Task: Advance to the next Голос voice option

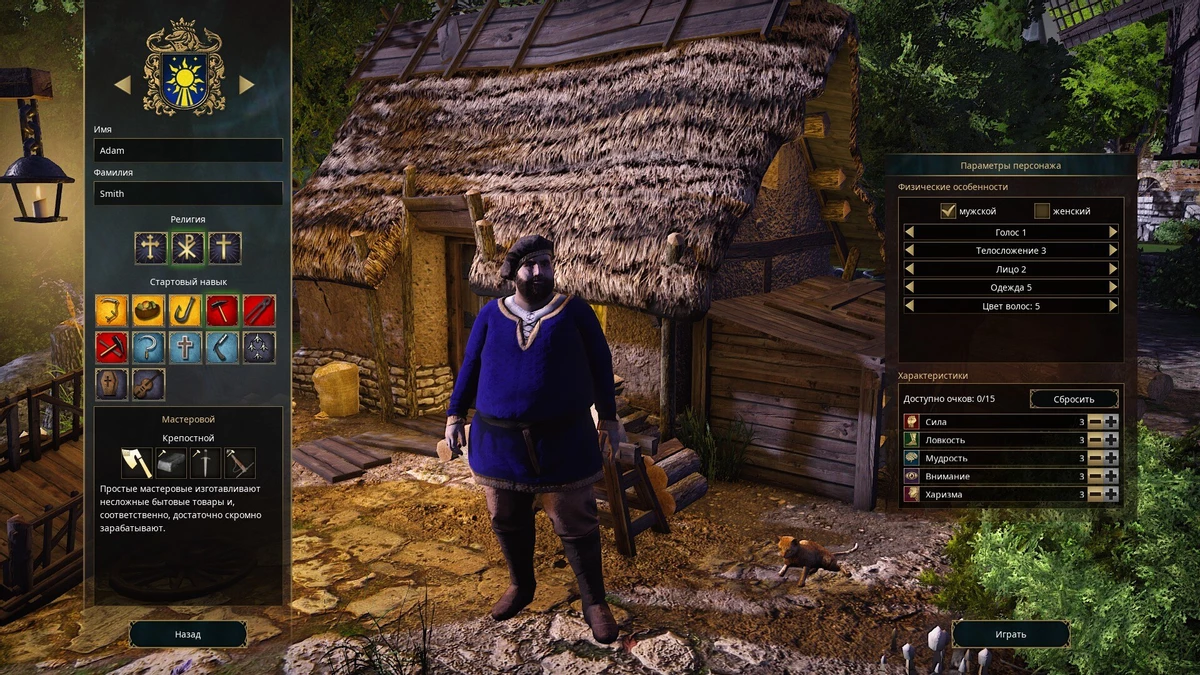Action: [1113, 232]
